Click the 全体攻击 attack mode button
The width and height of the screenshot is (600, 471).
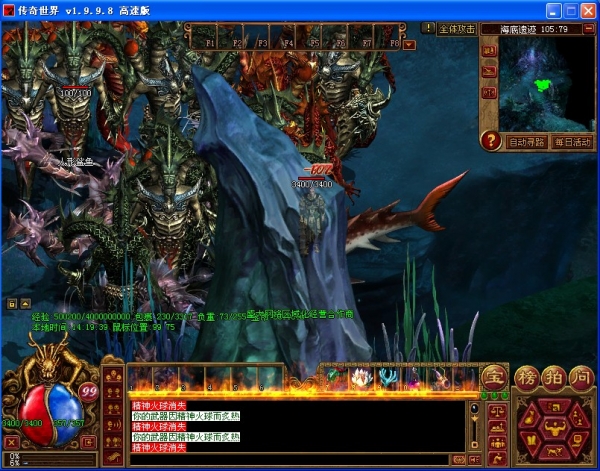pyautogui.click(x=456, y=29)
